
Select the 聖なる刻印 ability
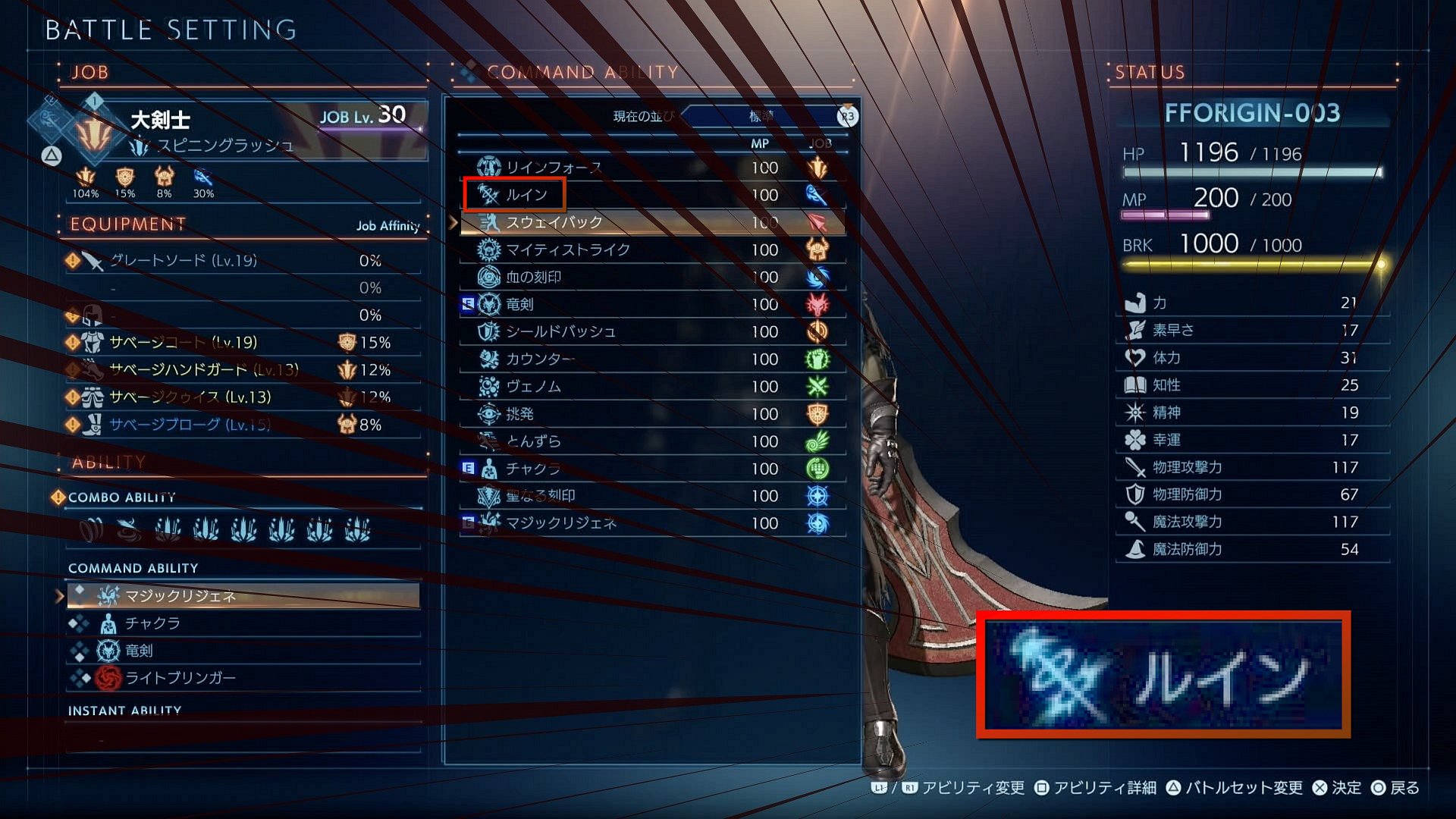[540, 496]
